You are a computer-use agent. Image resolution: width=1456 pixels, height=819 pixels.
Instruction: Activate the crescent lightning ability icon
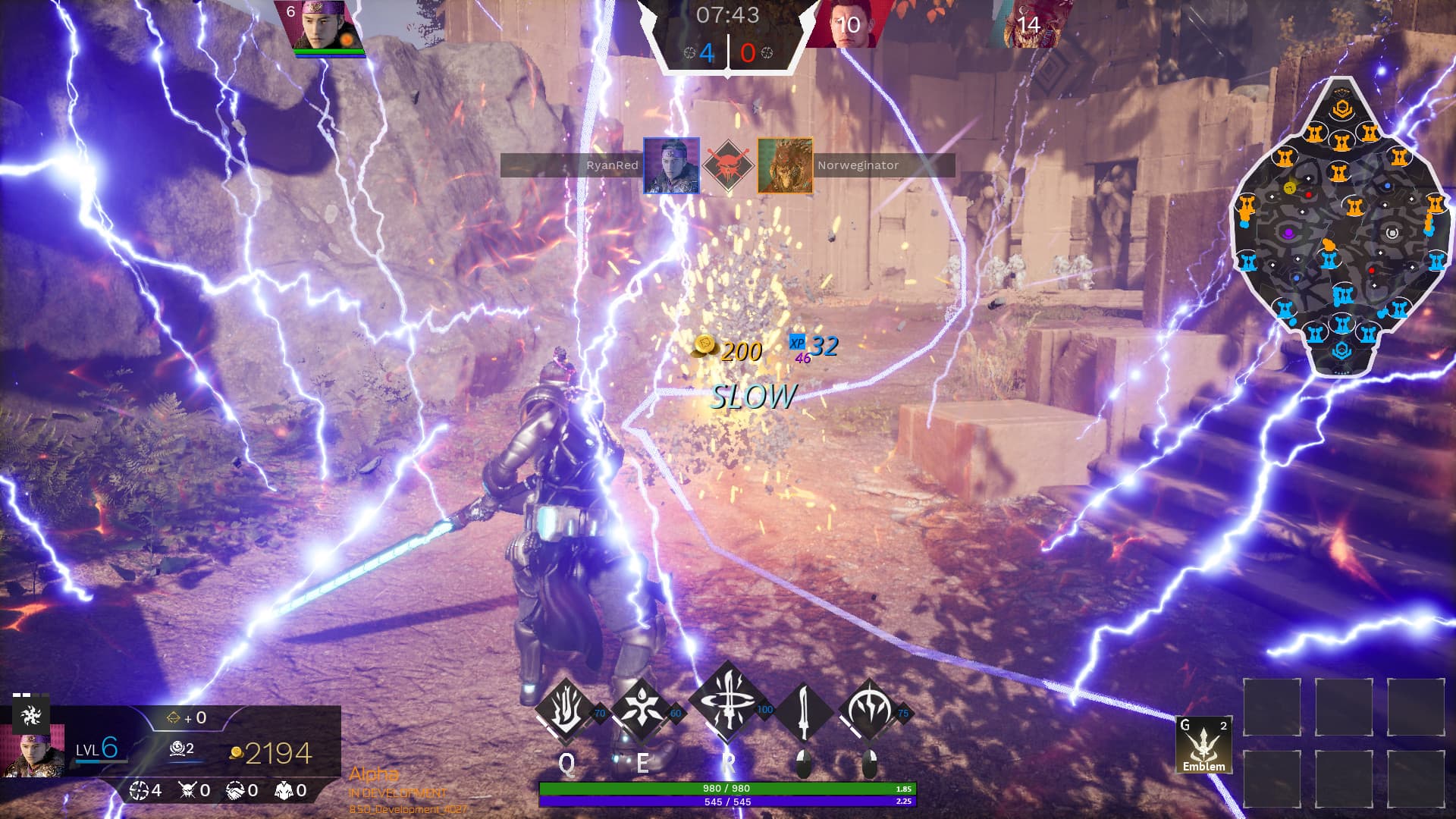(869, 711)
